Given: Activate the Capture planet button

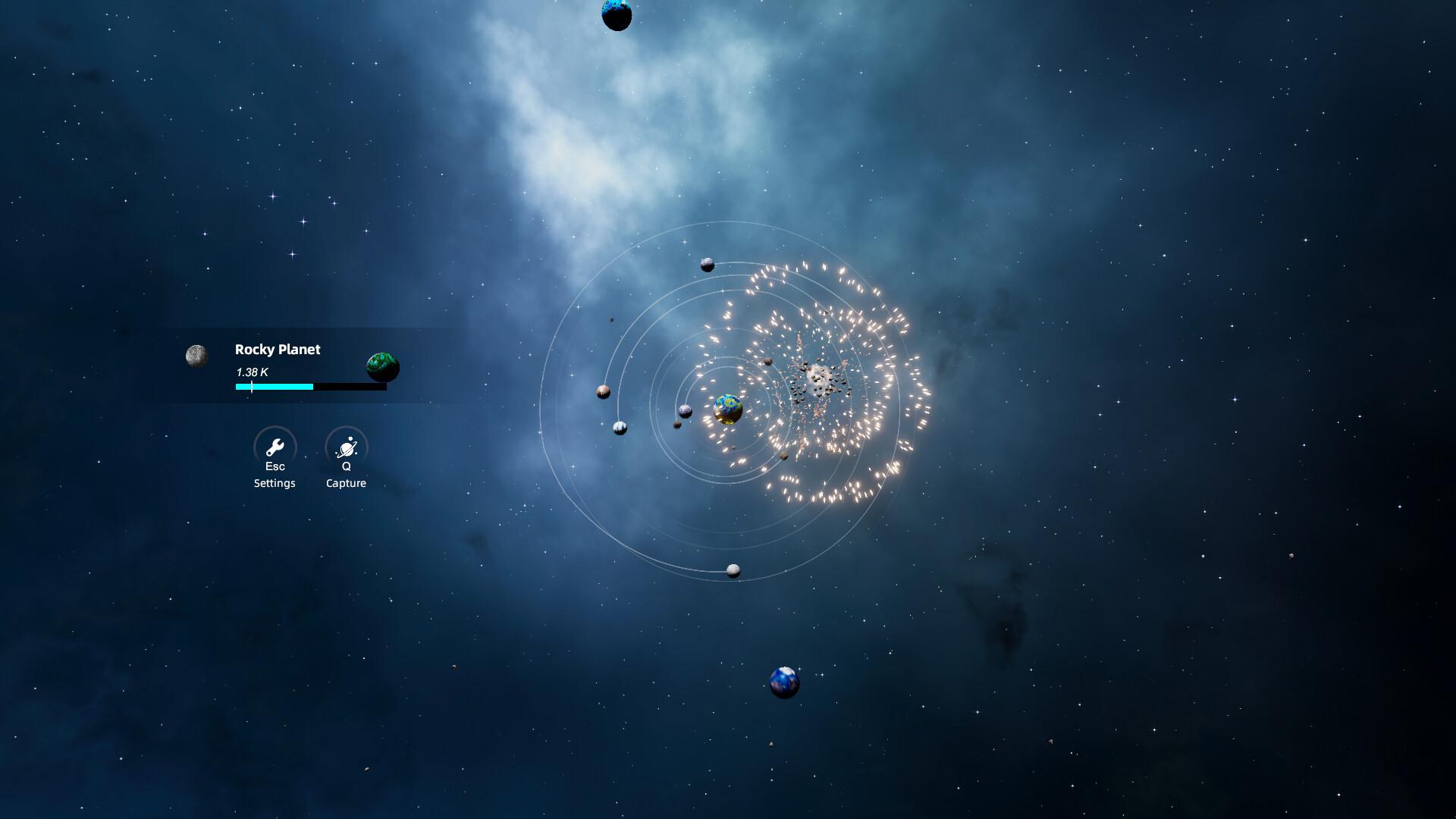Looking at the screenshot, I should (x=347, y=447).
